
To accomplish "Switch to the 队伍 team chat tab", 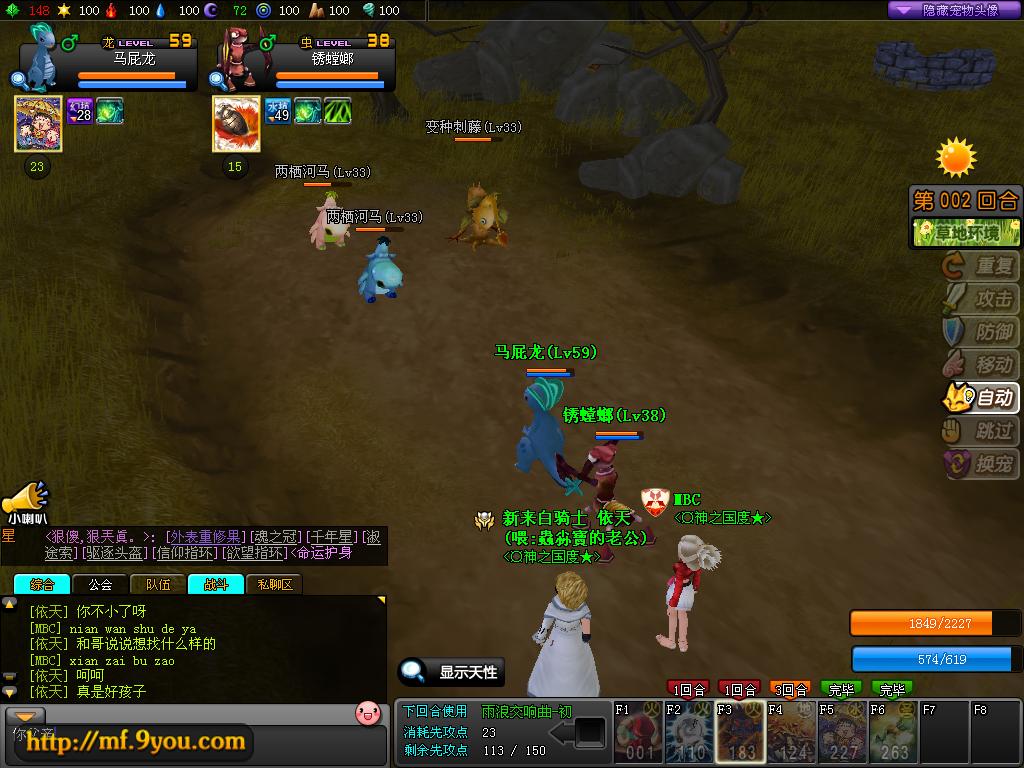I will point(158,584).
